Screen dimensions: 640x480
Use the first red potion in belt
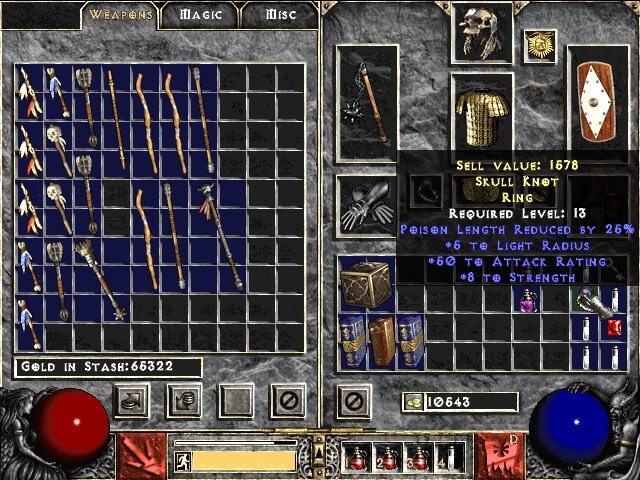357,458
